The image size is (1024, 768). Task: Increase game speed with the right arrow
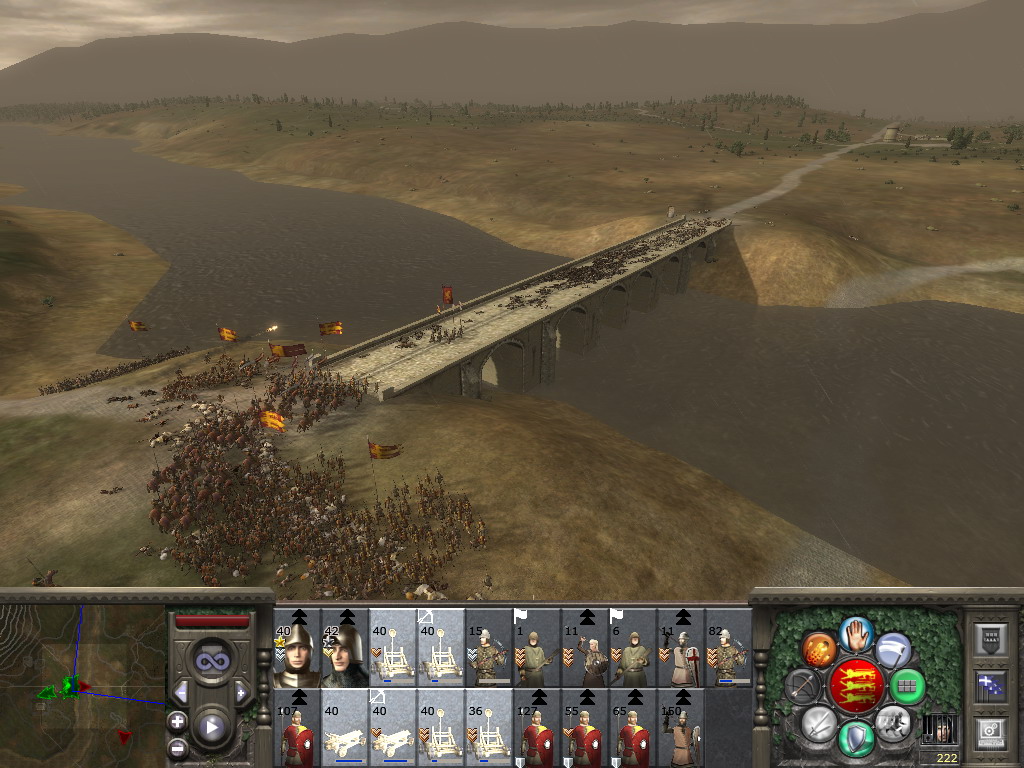pyautogui.click(x=240, y=692)
